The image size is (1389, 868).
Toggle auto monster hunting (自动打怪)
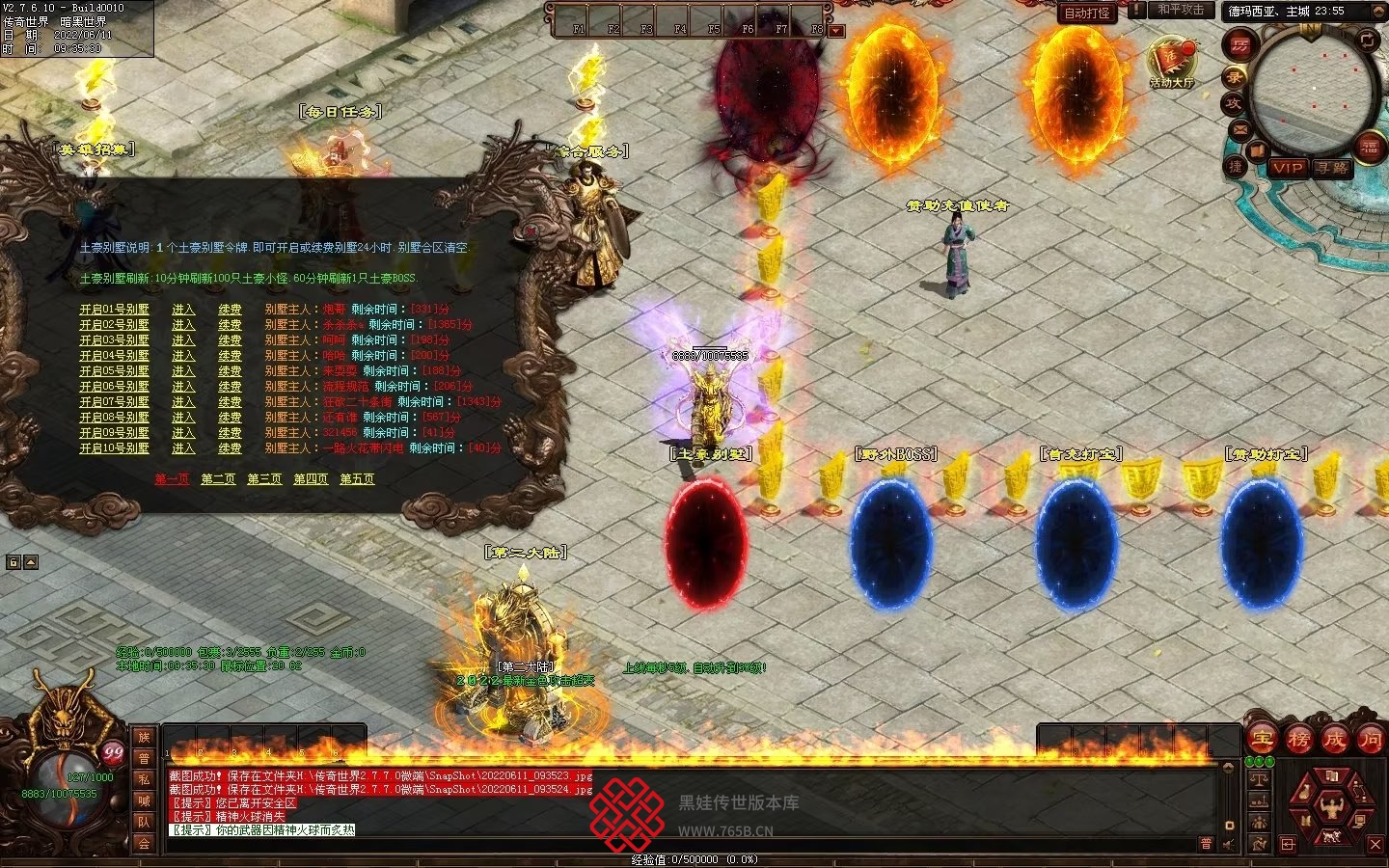[x=1087, y=13]
